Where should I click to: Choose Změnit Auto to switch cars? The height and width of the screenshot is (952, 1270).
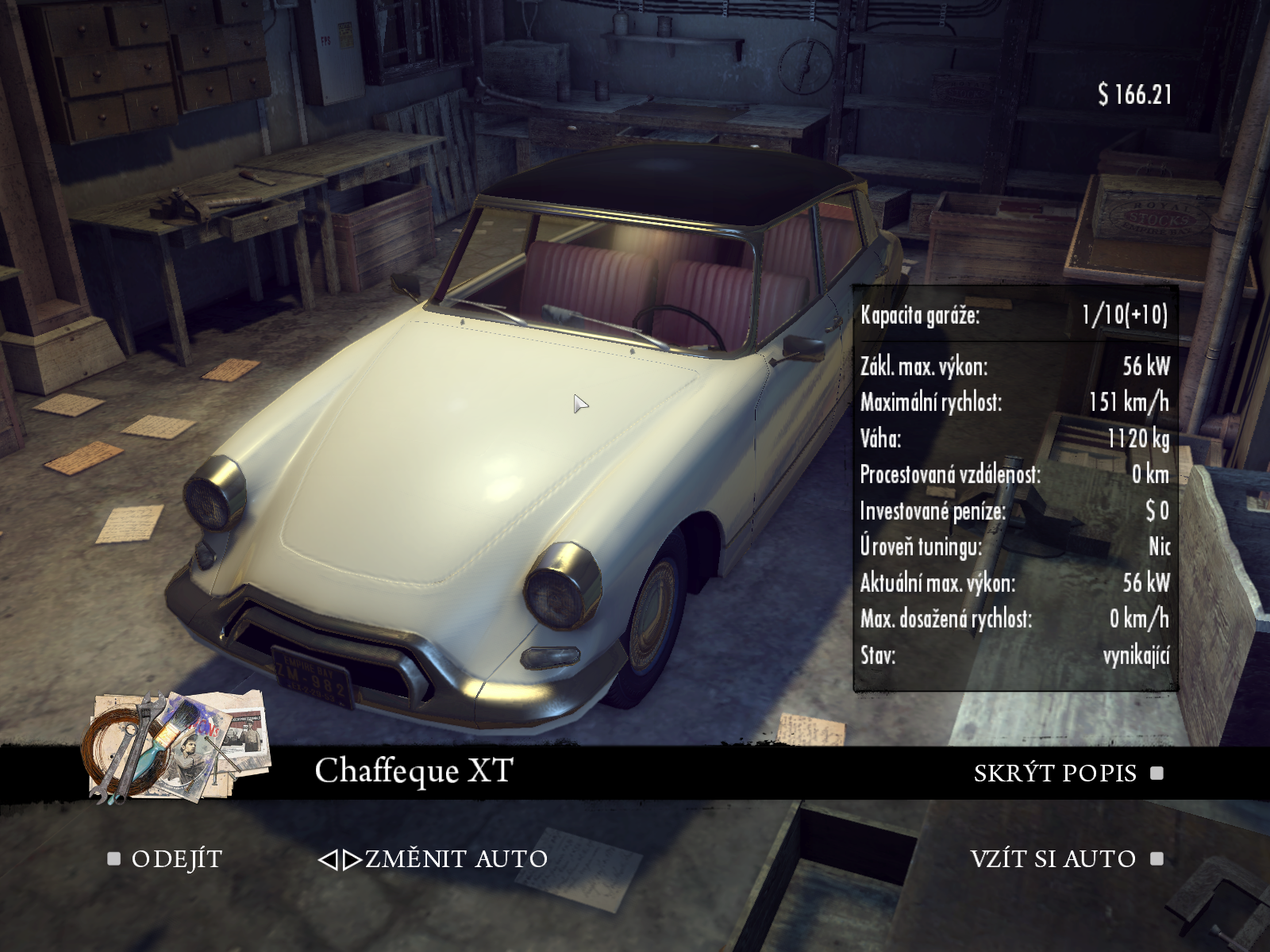coord(456,859)
